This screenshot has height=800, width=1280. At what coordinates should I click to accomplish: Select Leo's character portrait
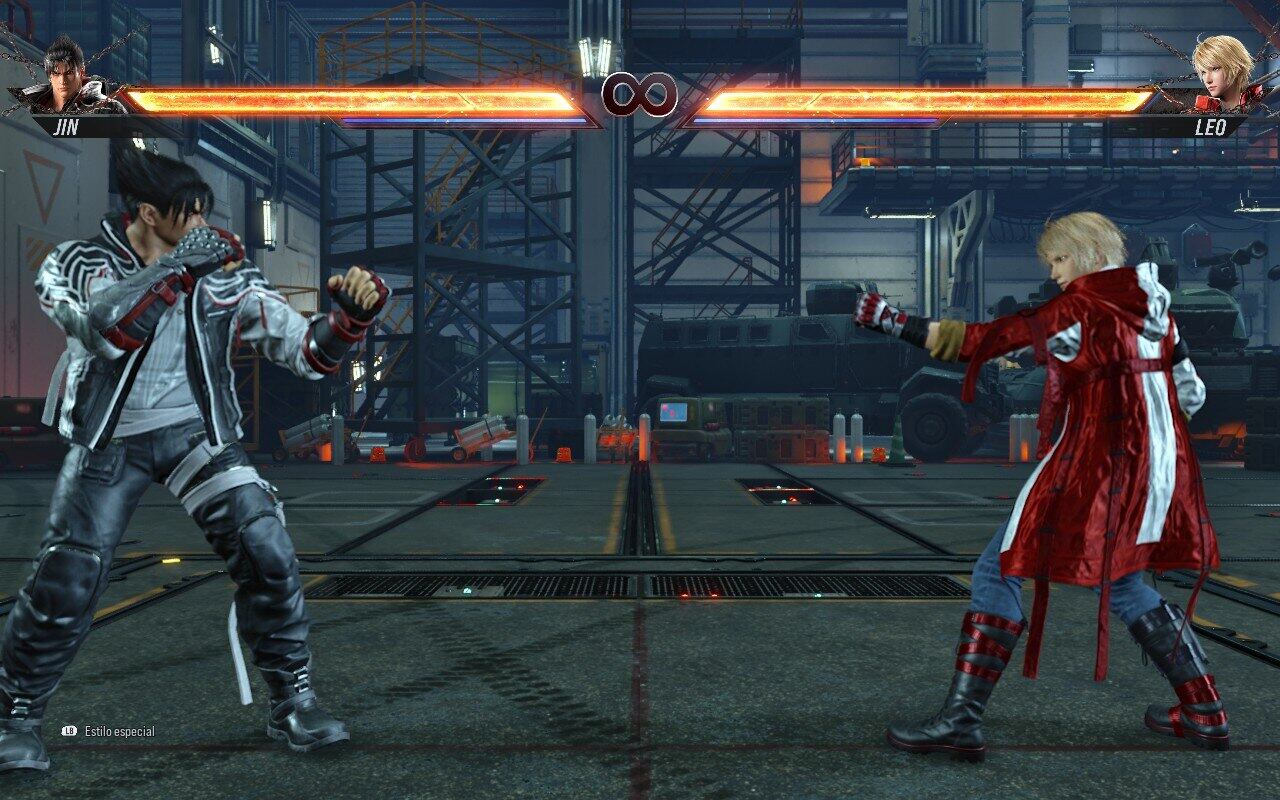pos(1222,75)
